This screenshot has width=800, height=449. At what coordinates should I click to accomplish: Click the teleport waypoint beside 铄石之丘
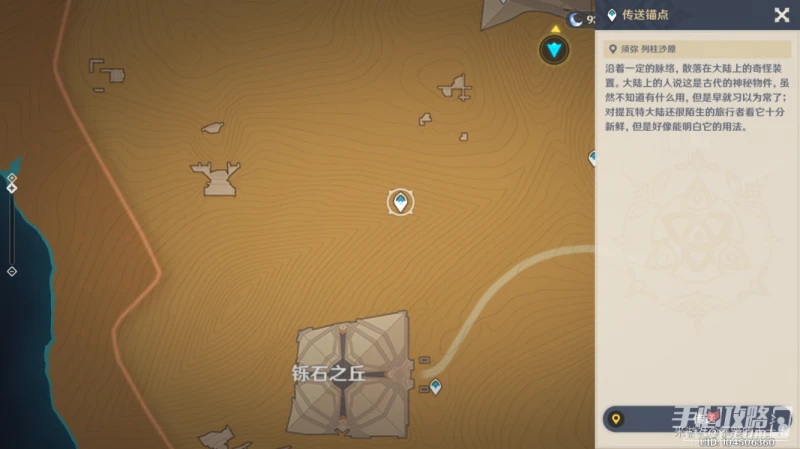coord(435,387)
